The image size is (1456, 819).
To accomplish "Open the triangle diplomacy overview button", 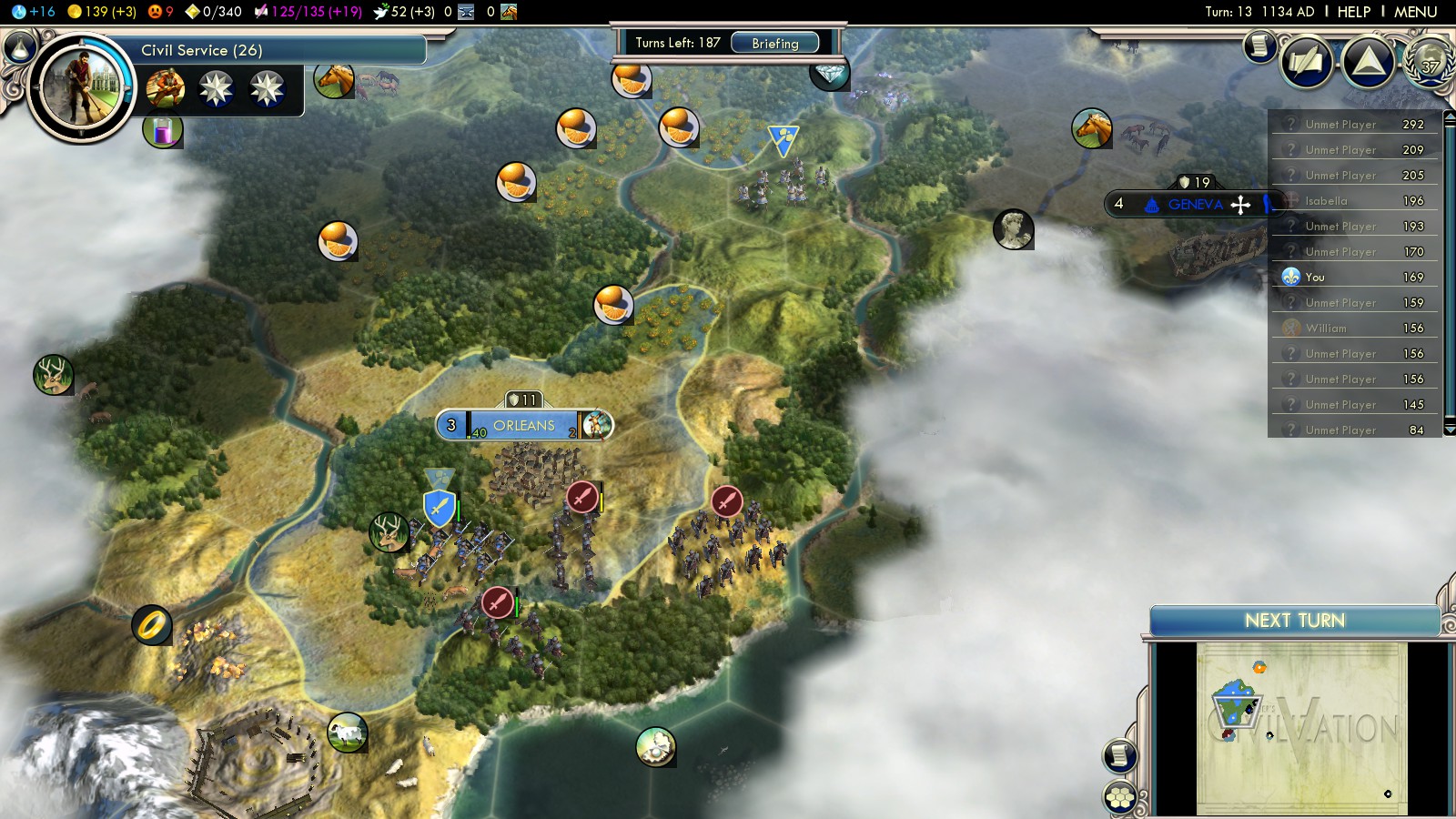I will pyautogui.click(x=1368, y=62).
